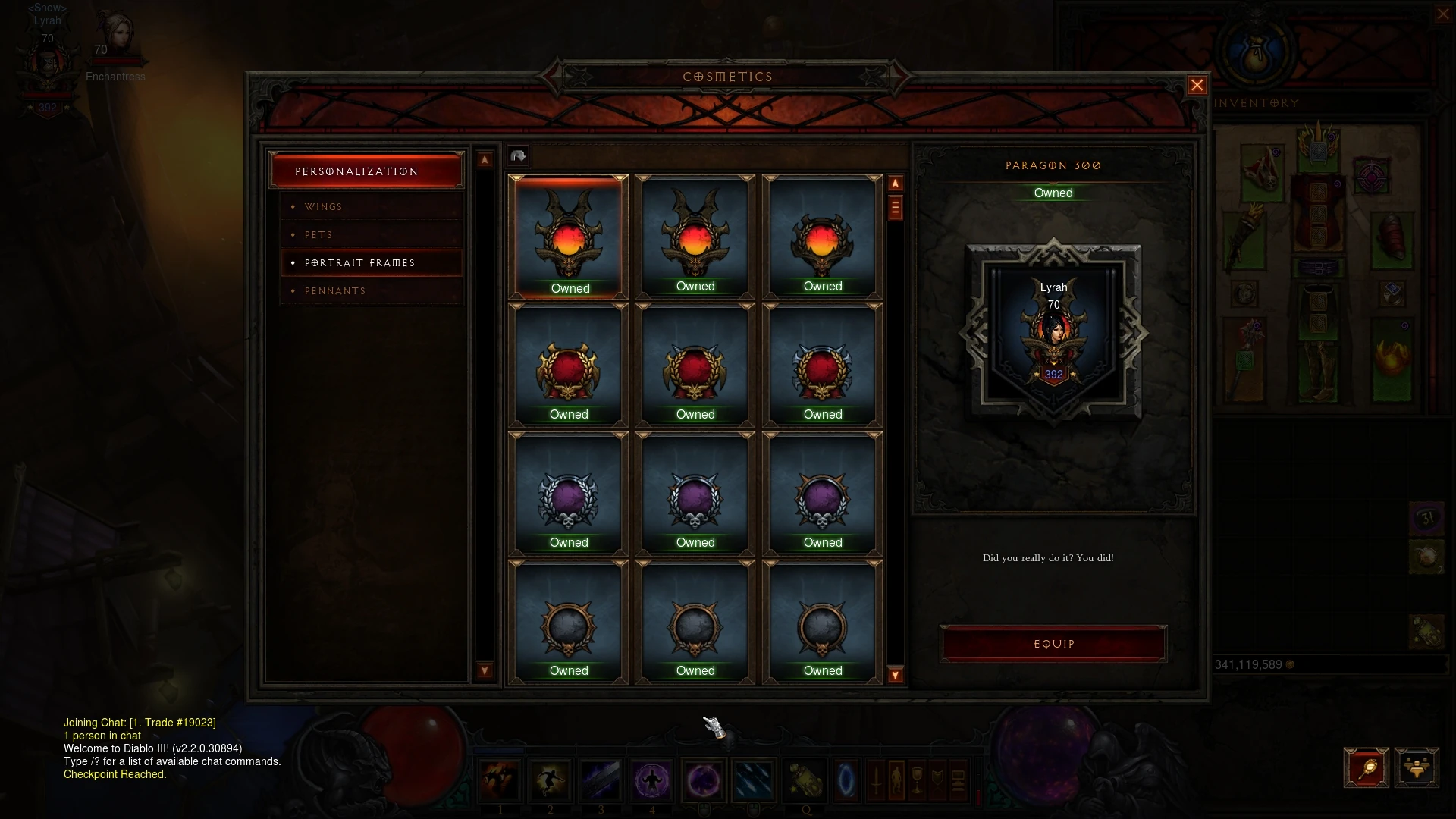This screenshot has height=819, width=1456.
Task: Select the Pennants category
Action: point(334,290)
